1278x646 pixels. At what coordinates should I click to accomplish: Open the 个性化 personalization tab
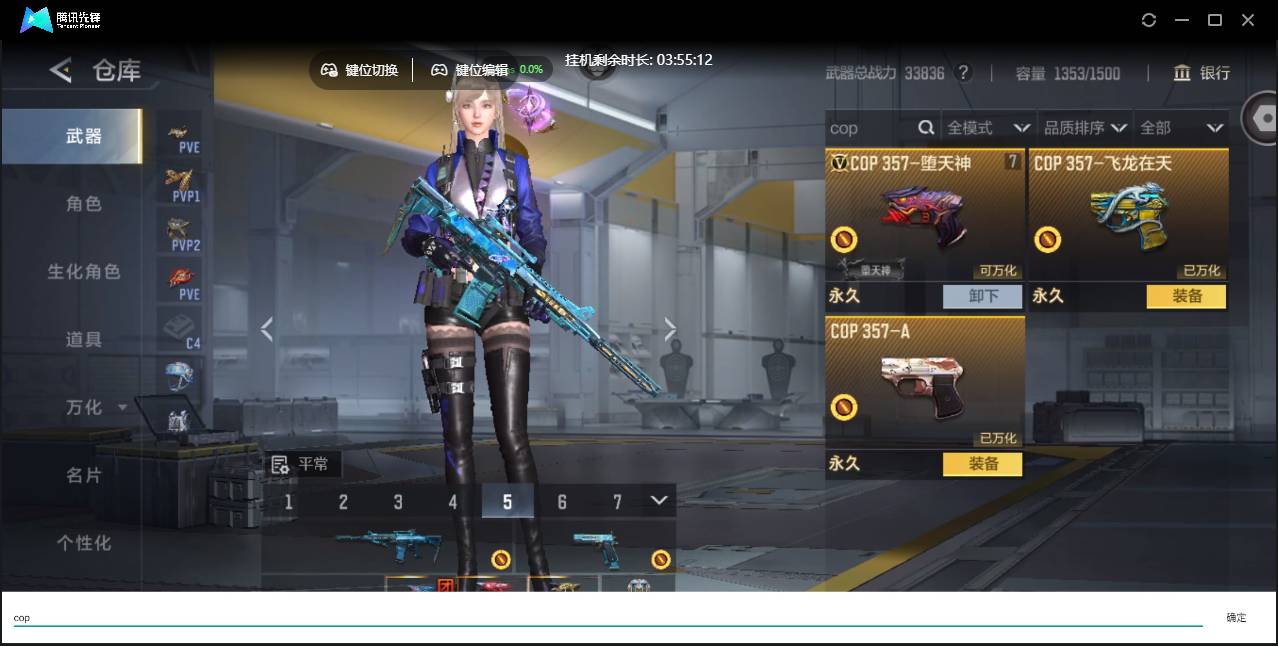[x=83, y=543]
